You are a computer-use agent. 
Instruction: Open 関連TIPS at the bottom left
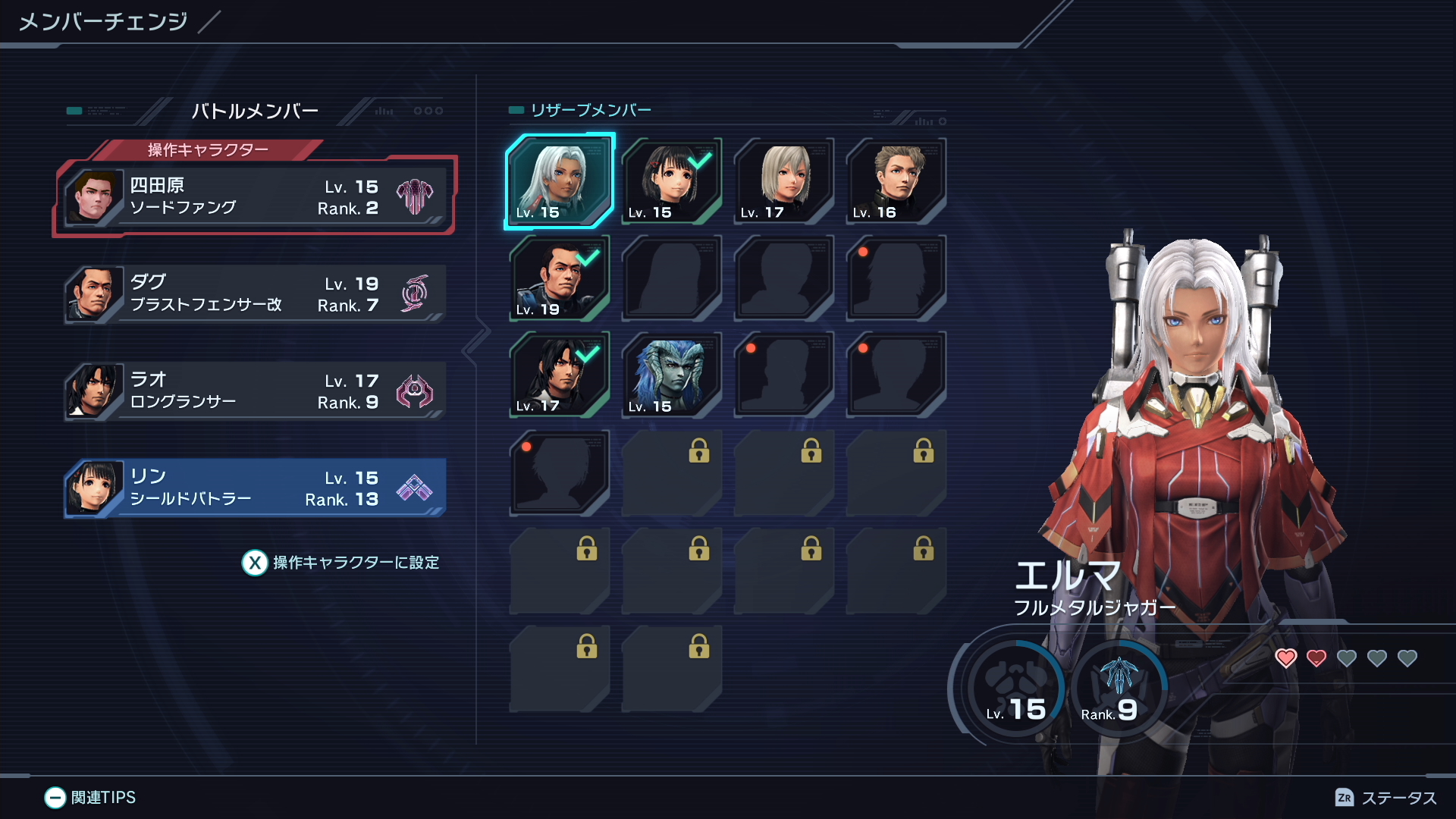pos(90,797)
